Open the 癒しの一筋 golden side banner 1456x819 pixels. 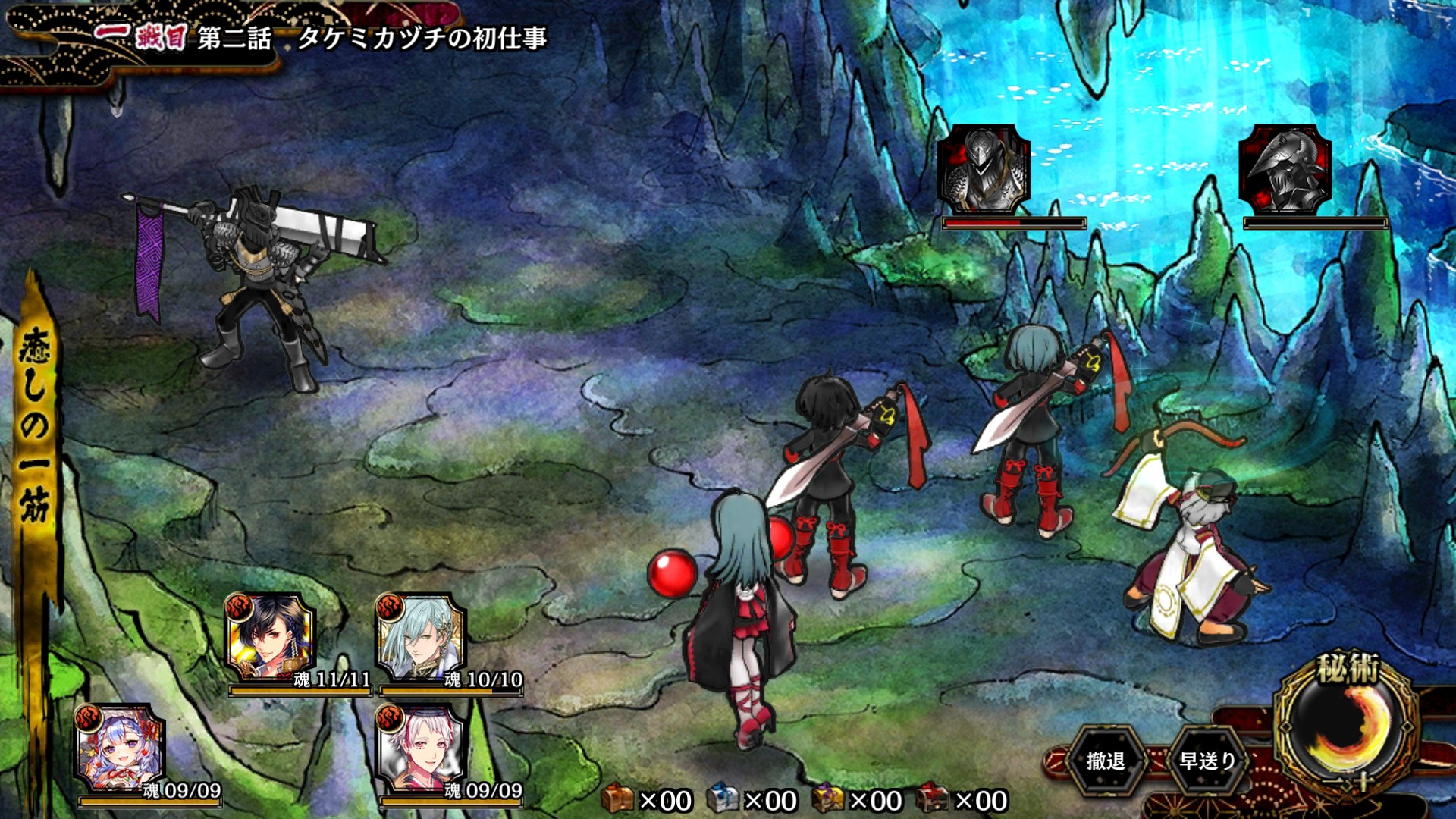tap(35, 425)
